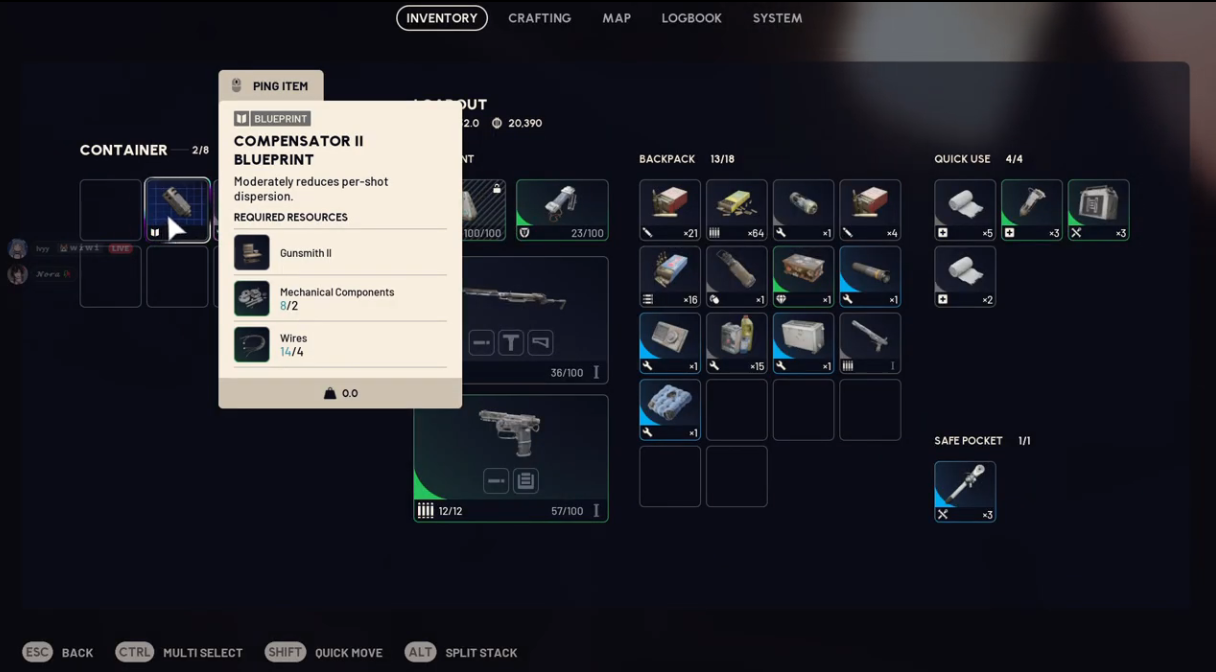Viewport: 1216px width, 672px height.
Task: Select the Compensator II blueprint in the container
Action: pyautogui.click(x=177, y=210)
